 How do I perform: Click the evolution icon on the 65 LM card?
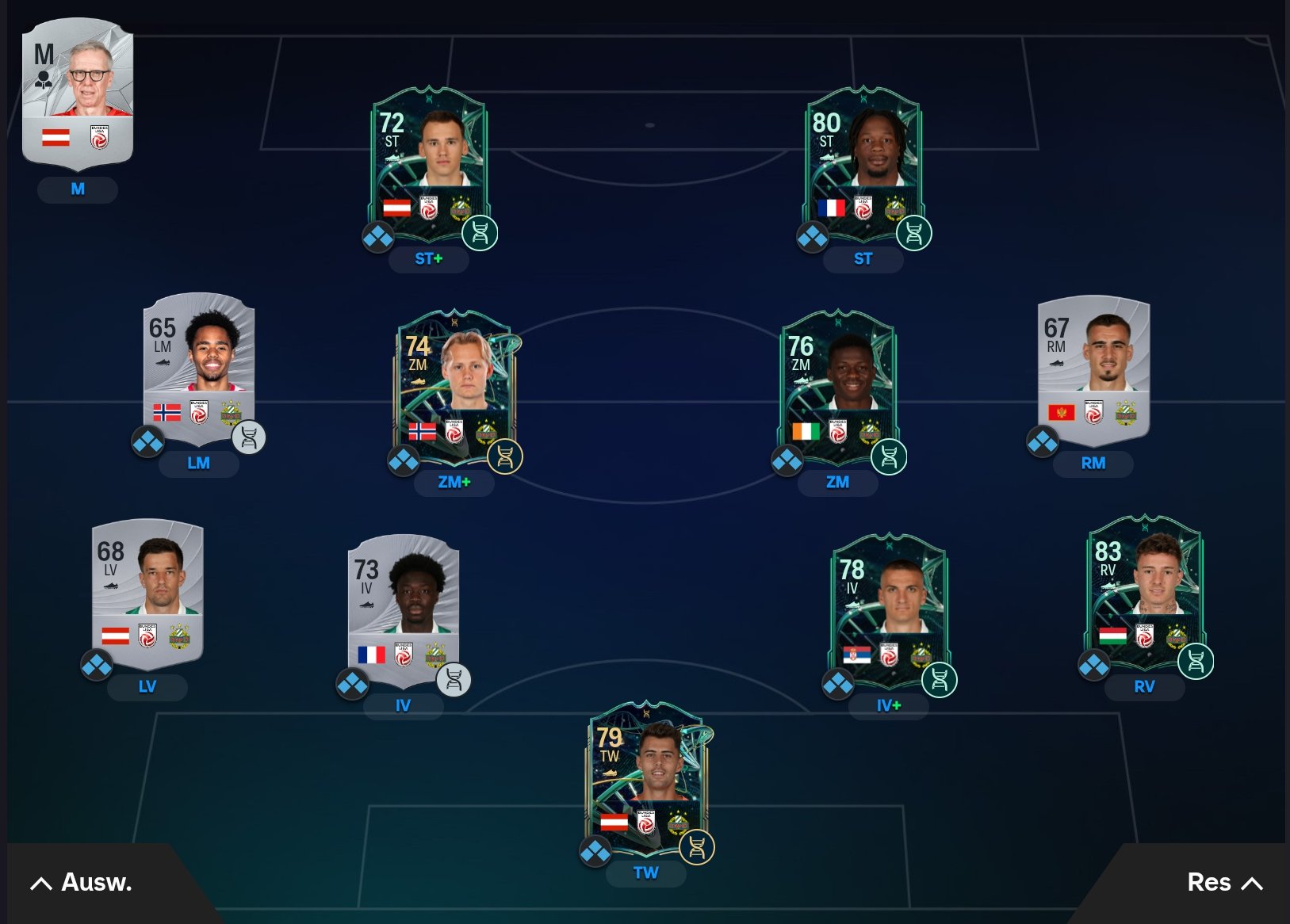point(249,437)
